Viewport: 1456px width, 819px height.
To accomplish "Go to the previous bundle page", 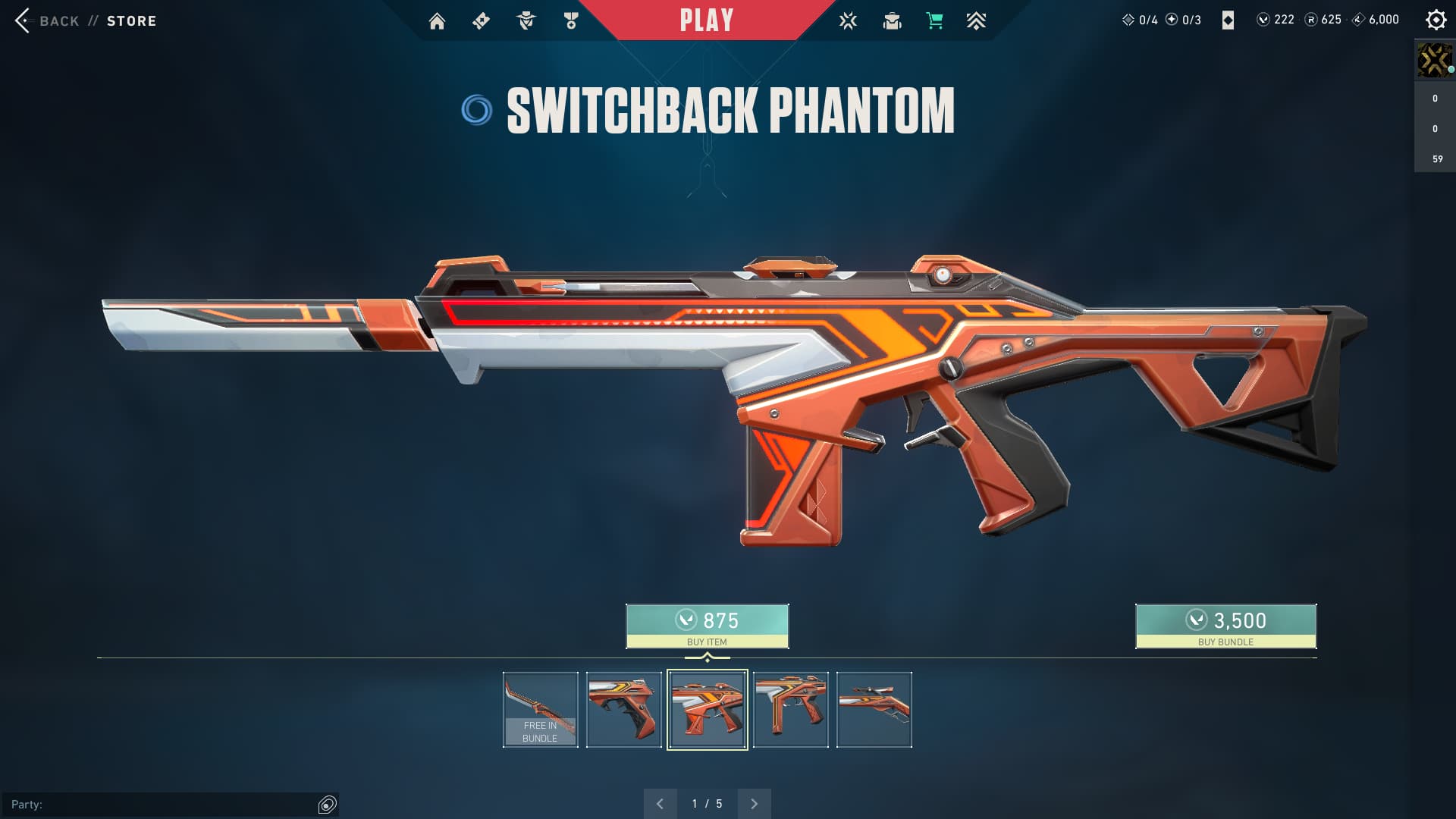I will coord(660,804).
